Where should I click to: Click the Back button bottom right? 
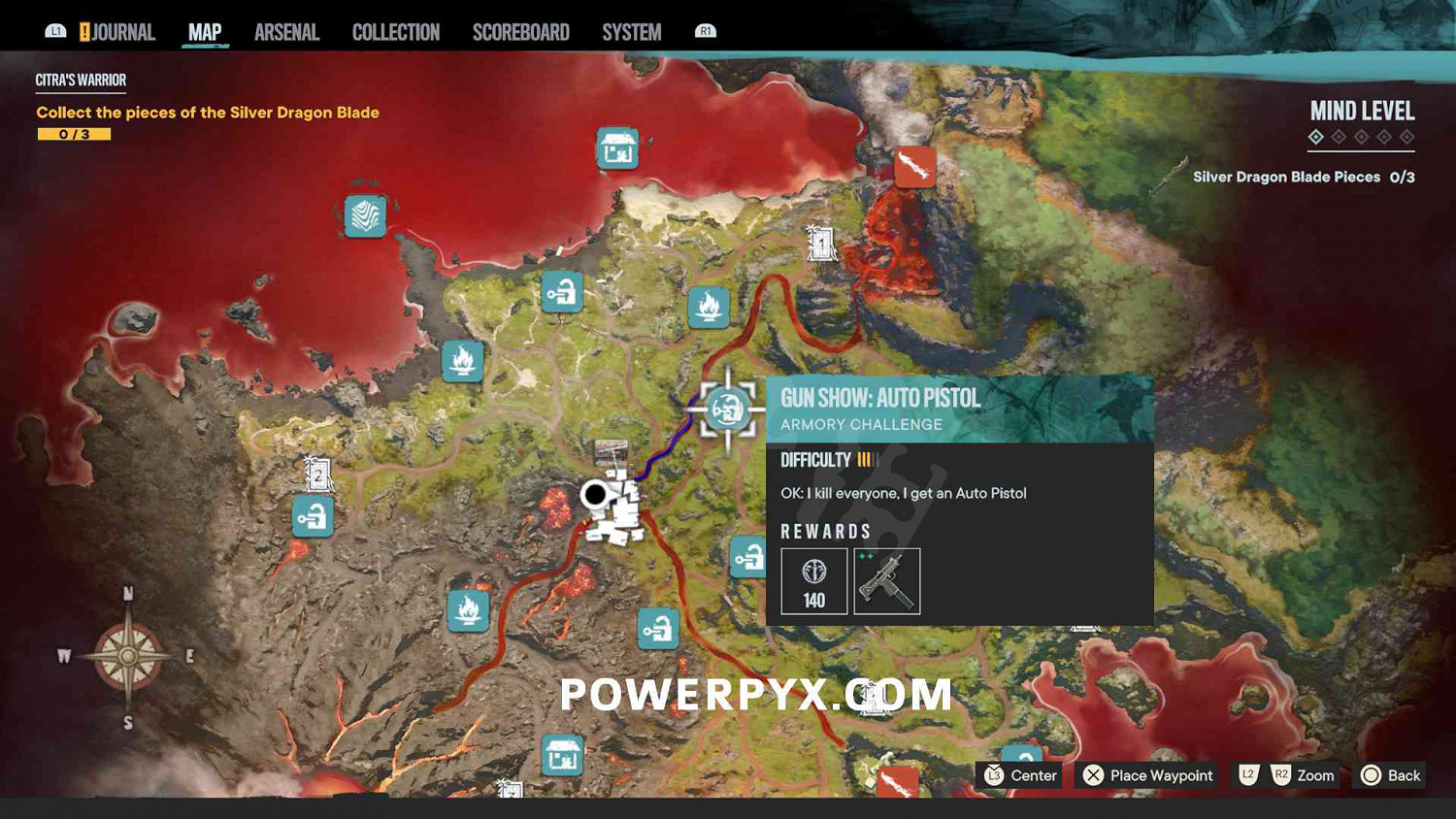pos(1390,775)
